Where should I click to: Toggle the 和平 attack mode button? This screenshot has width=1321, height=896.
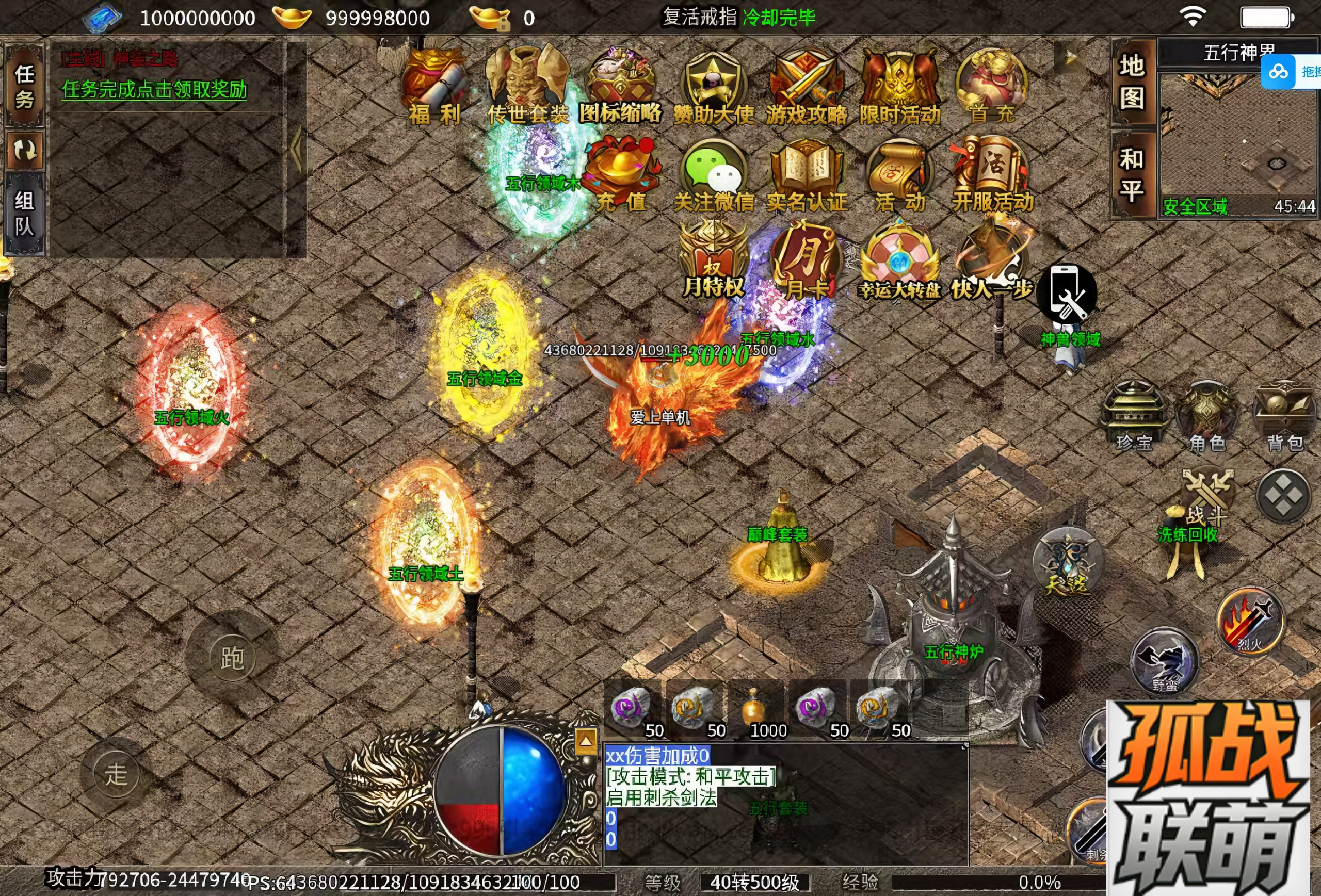point(1132,174)
